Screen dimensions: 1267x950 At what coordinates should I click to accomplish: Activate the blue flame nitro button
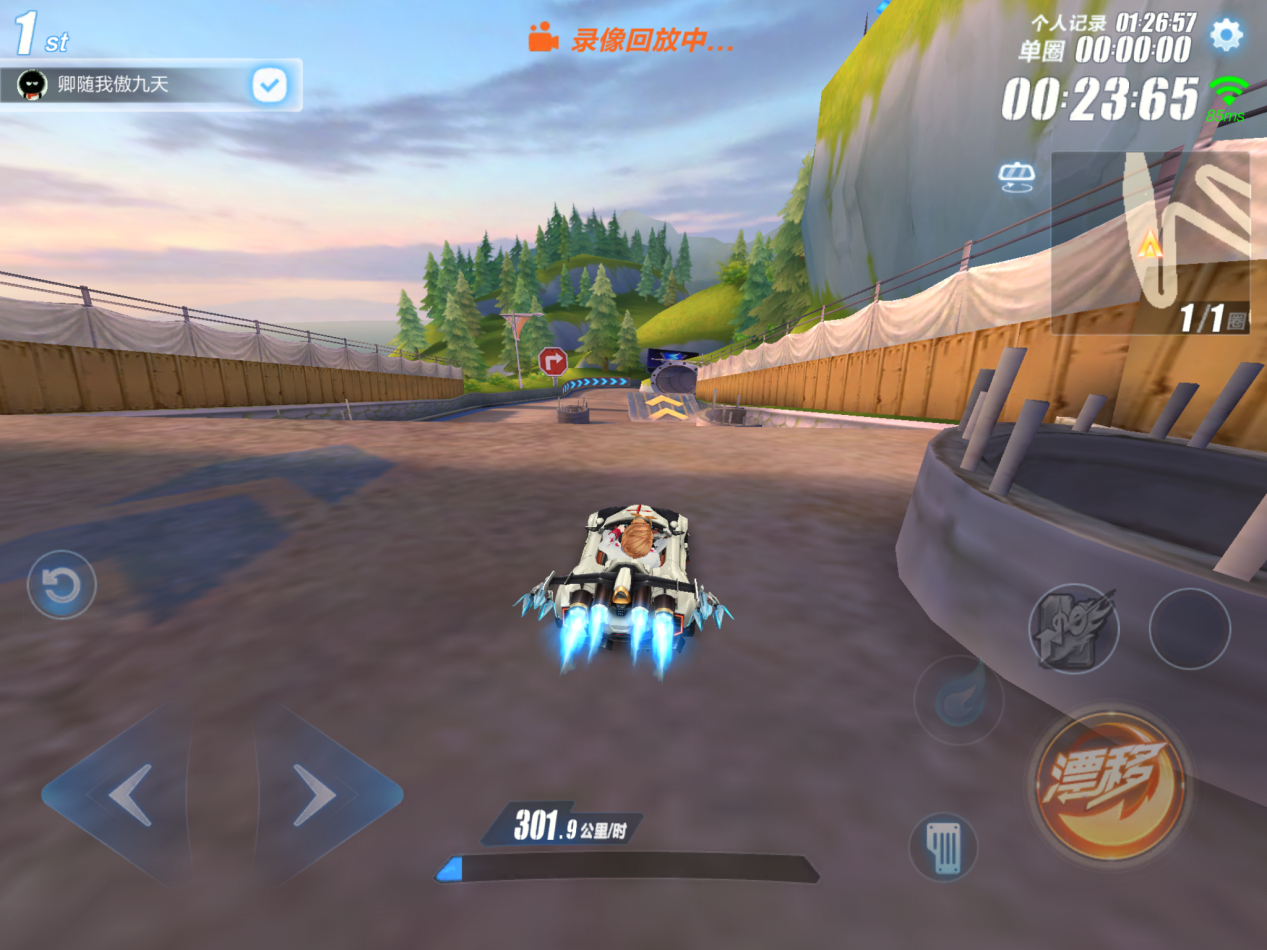click(958, 700)
